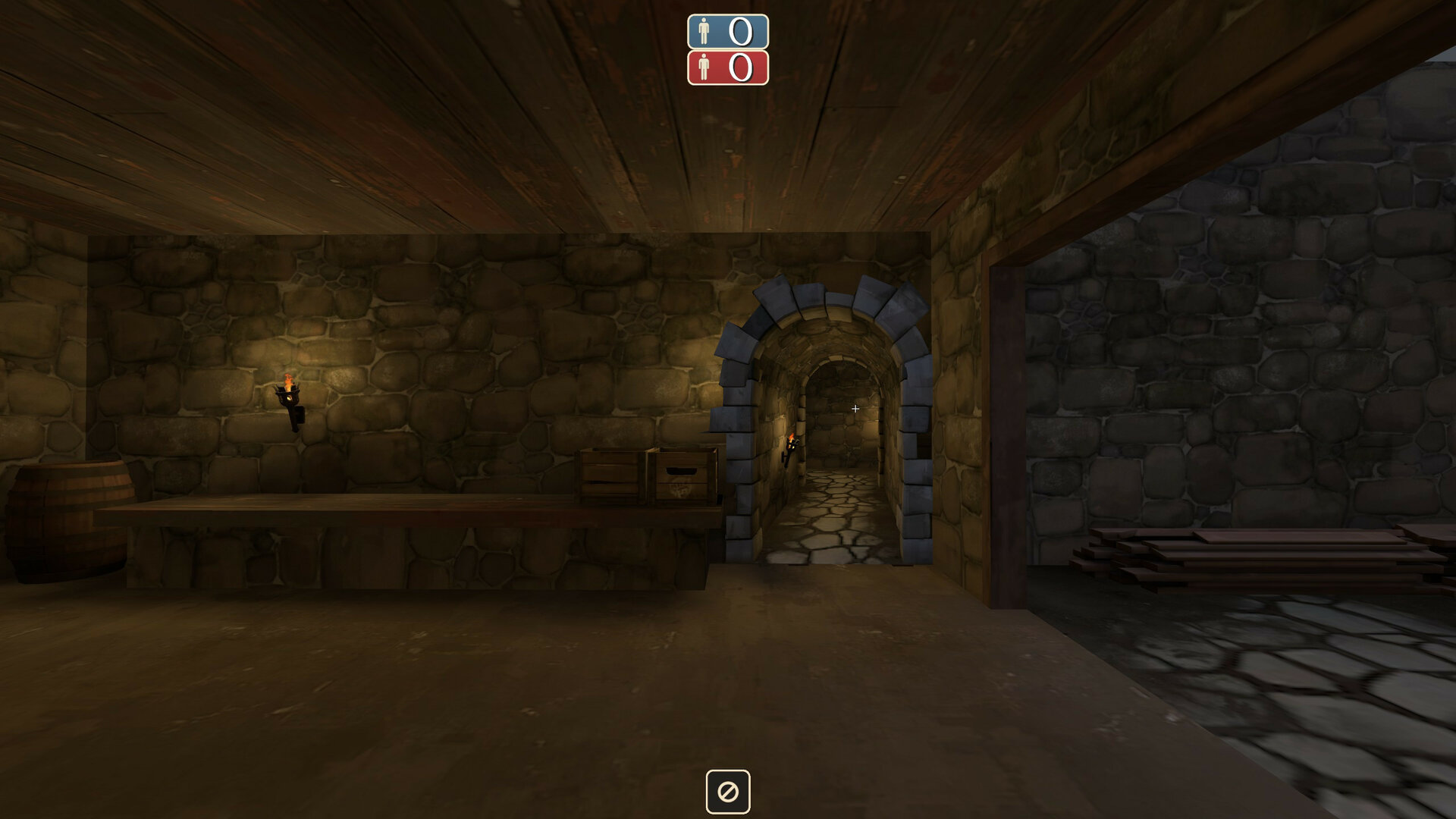The width and height of the screenshot is (1456, 819).
Task: Click the prohibited-symbol icon box
Action: point(727,792)
